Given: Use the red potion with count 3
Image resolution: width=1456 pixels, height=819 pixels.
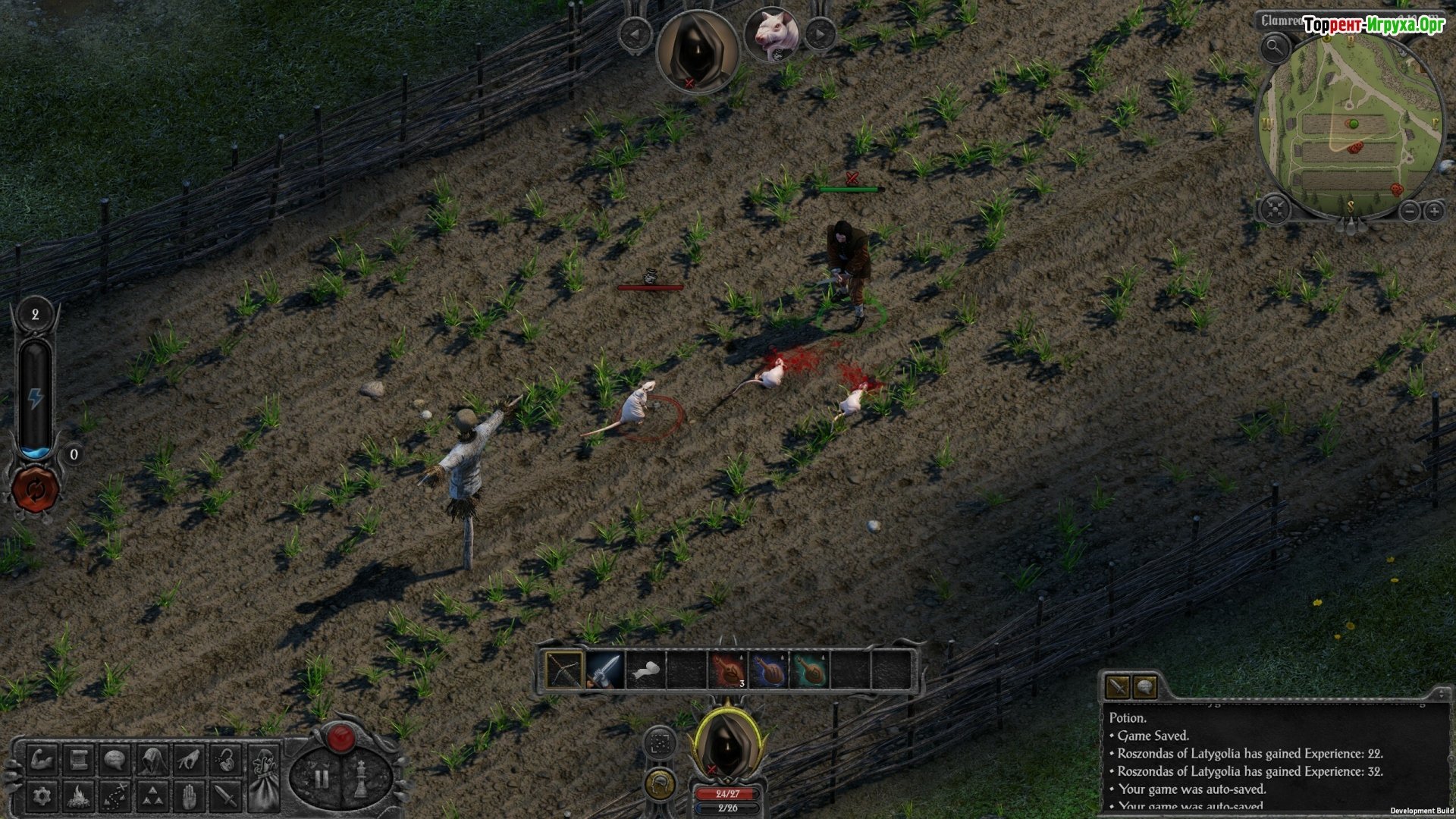Looking at the screenshot, I should click(728, 670).
